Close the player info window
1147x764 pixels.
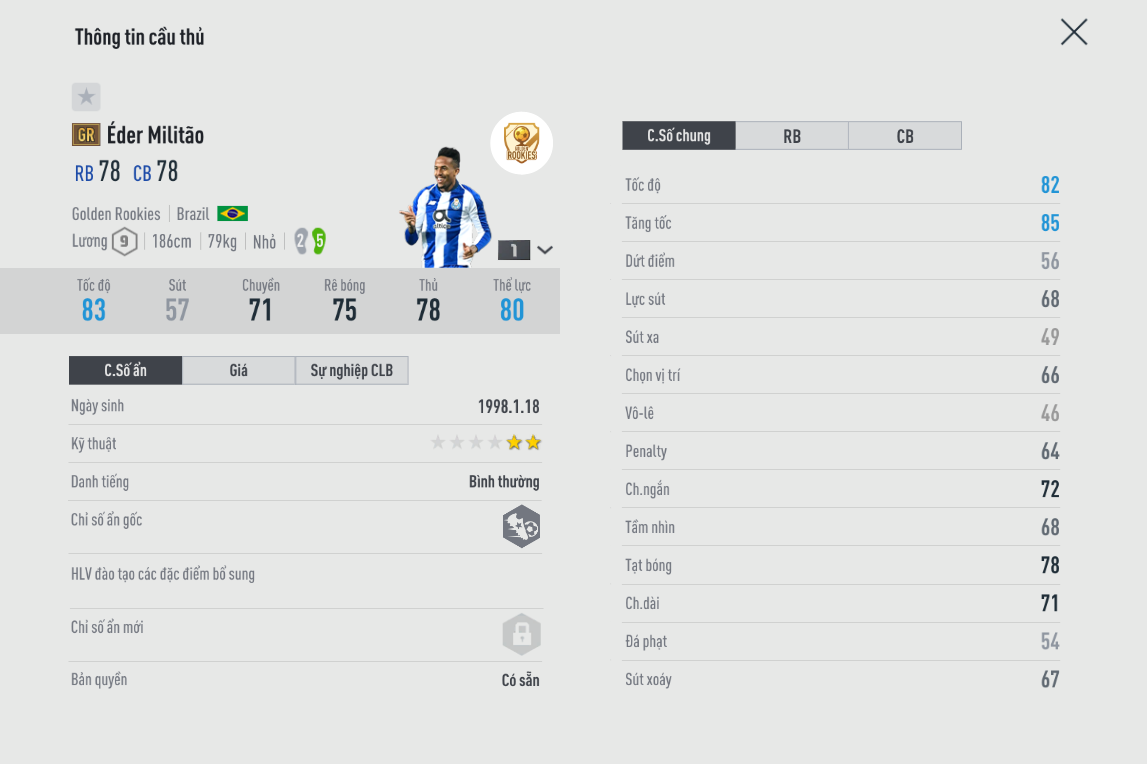1073,33
